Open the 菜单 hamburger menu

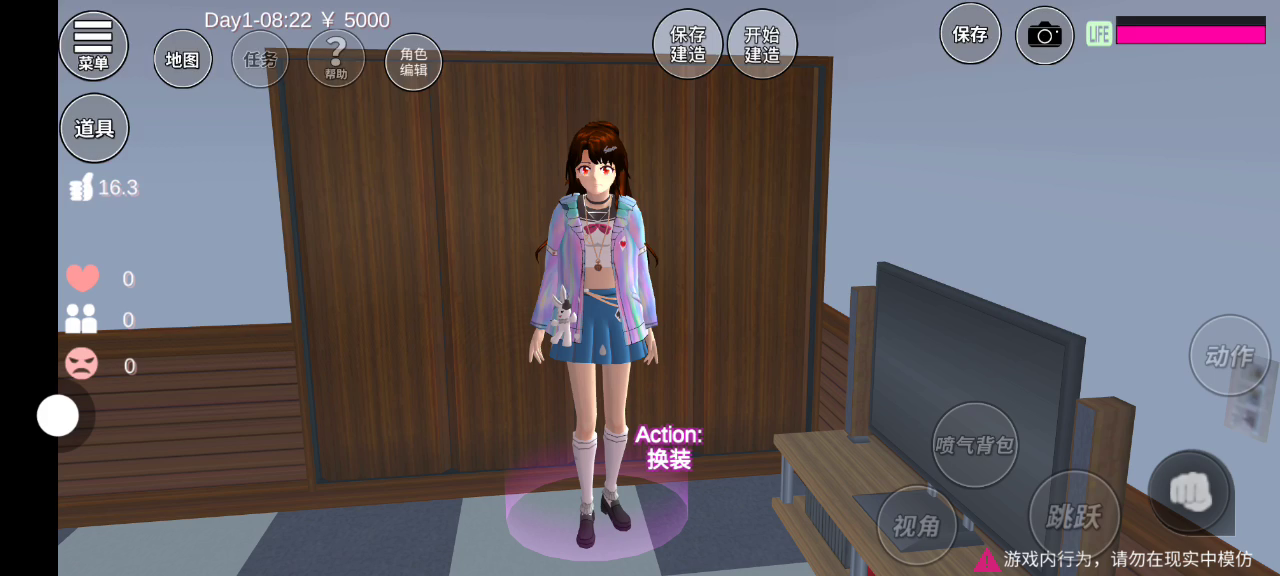tap(93, 45)
